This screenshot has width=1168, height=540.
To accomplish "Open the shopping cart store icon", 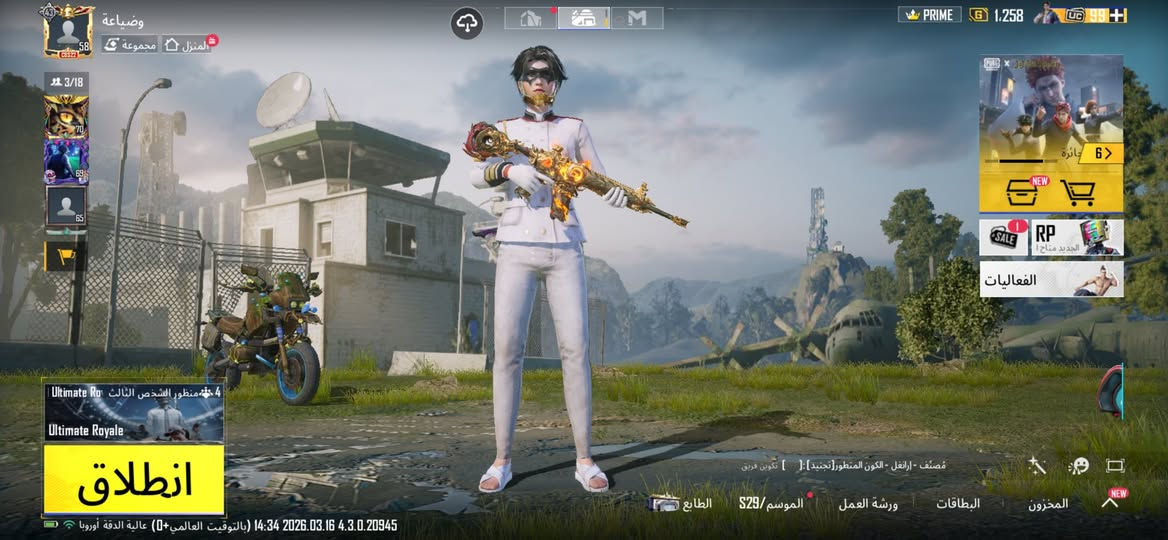I will click(1076, 191).
